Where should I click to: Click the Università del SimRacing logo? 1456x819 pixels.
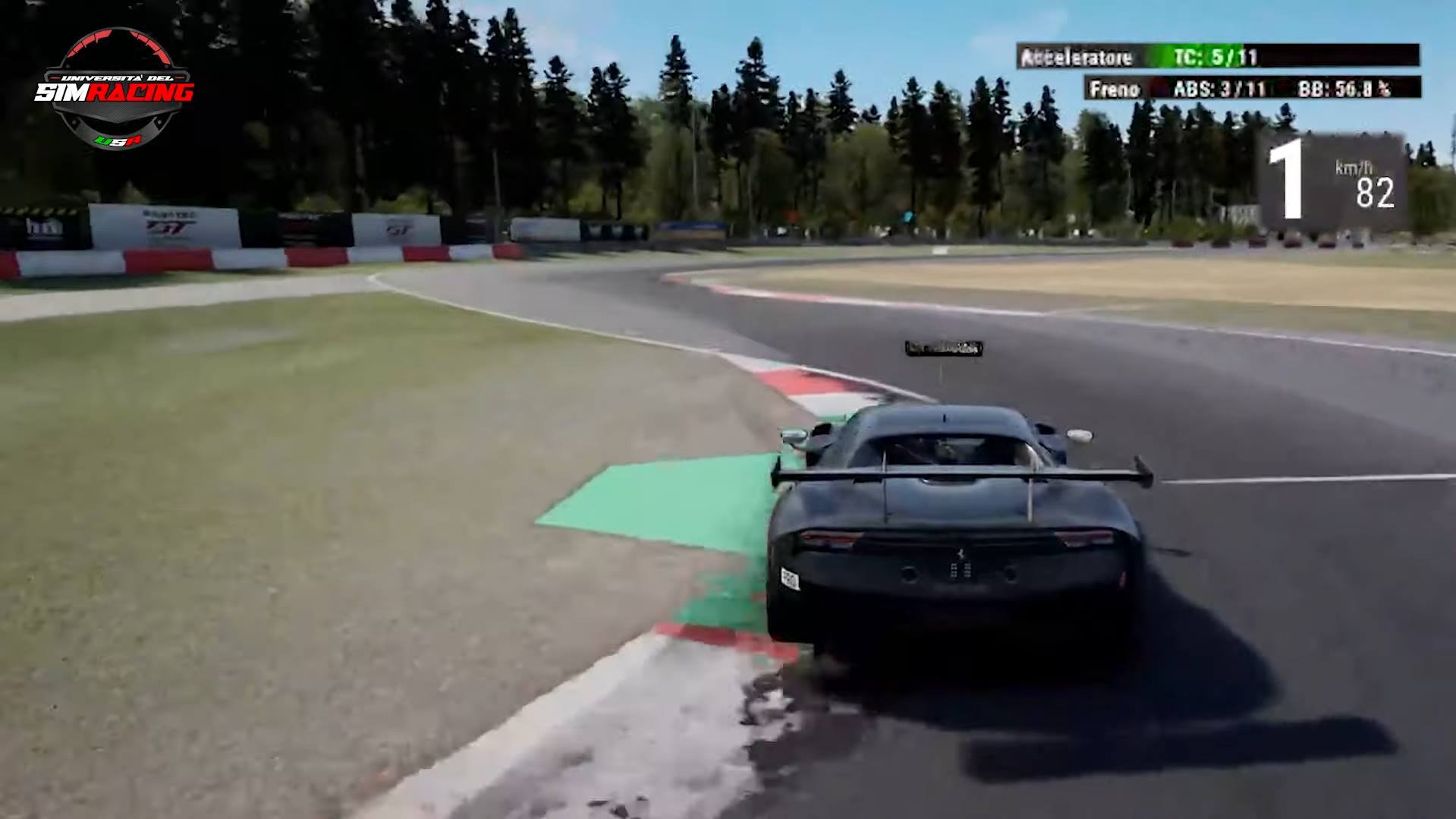[115, 89]
